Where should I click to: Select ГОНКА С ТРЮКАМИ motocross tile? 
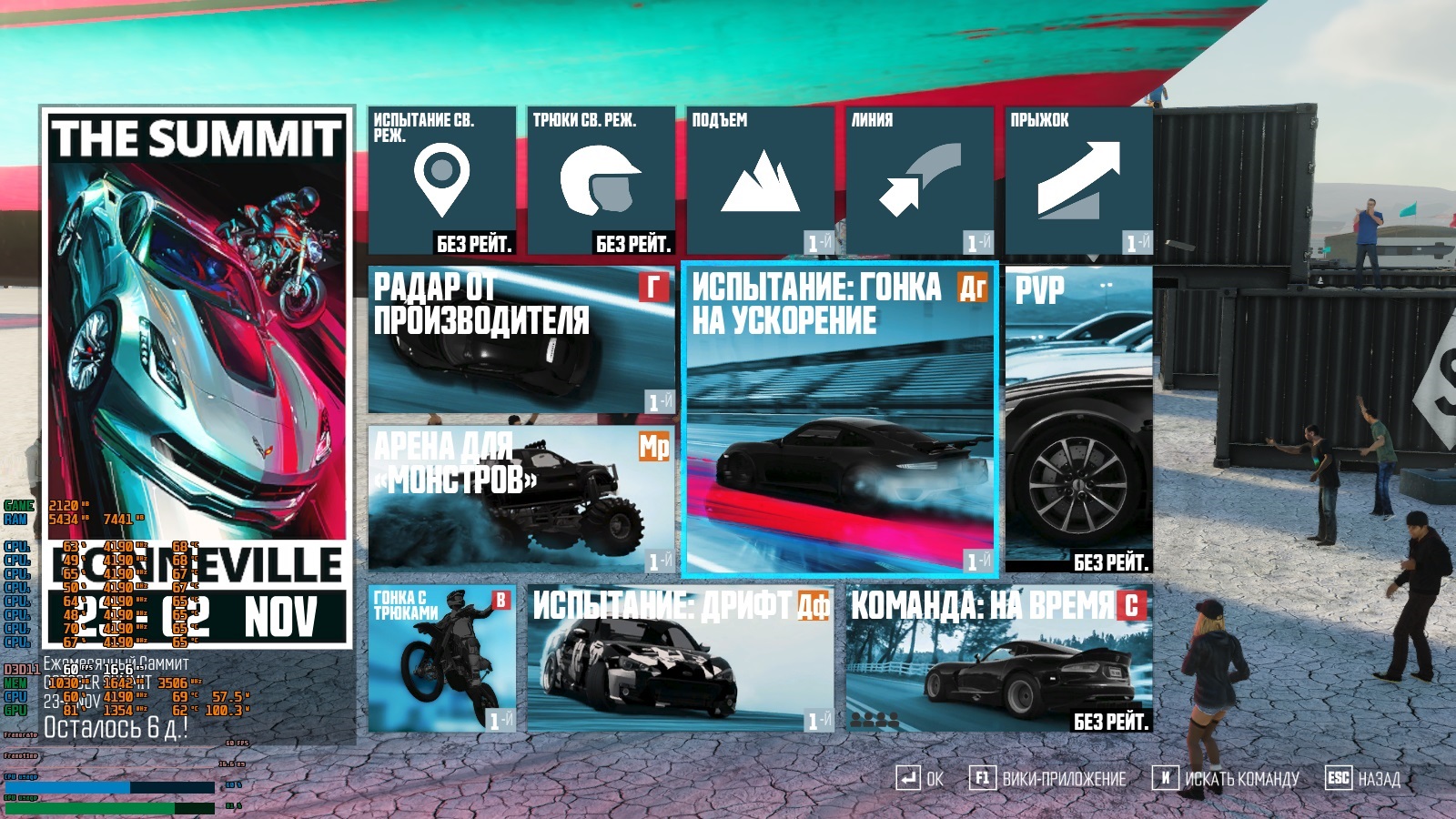441,658
